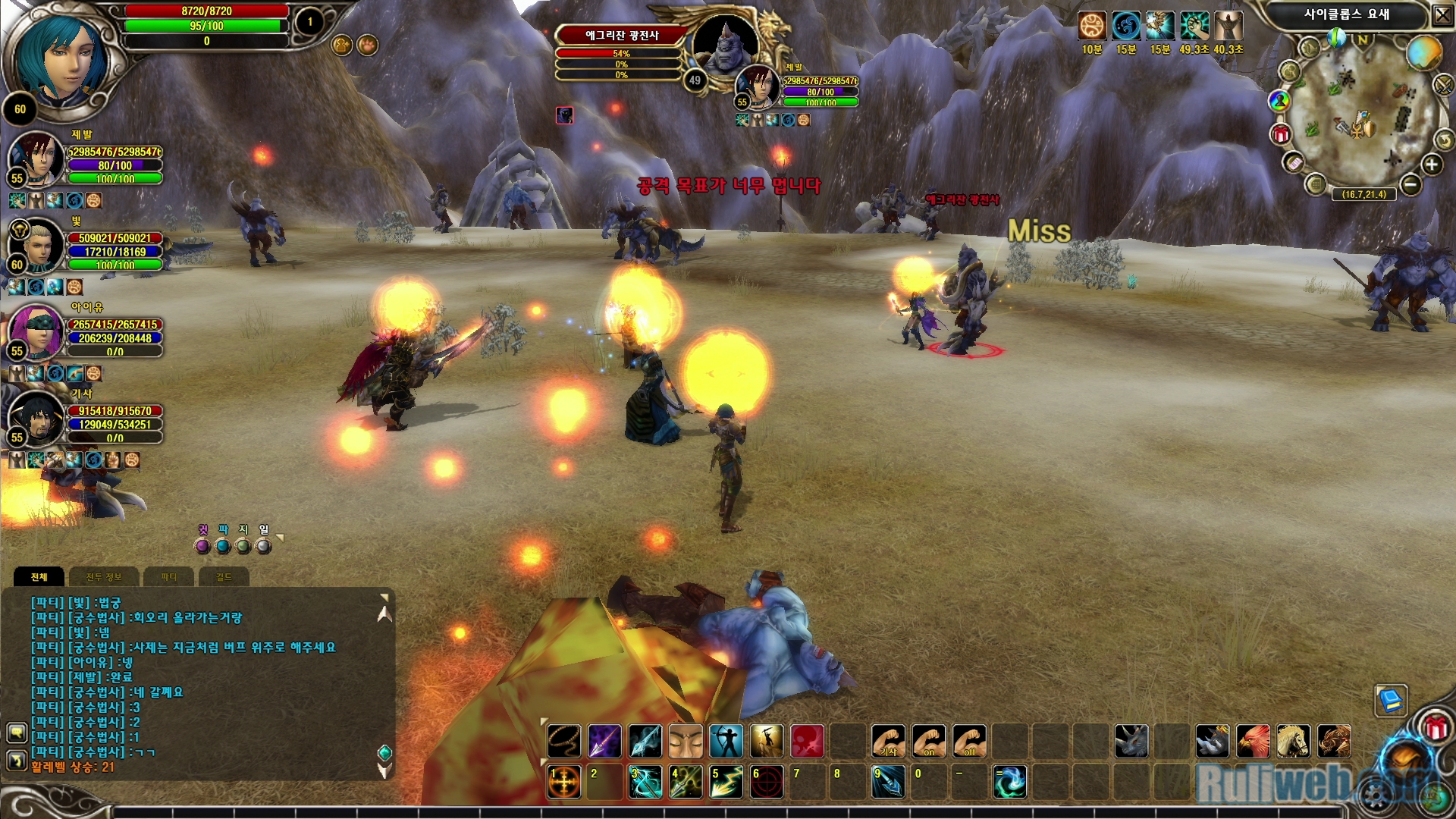Switch to the 전투 정보 chat tab
The width and height of the screenshot is (1456, 819).
pyautogui.click(x=104, y=577)
